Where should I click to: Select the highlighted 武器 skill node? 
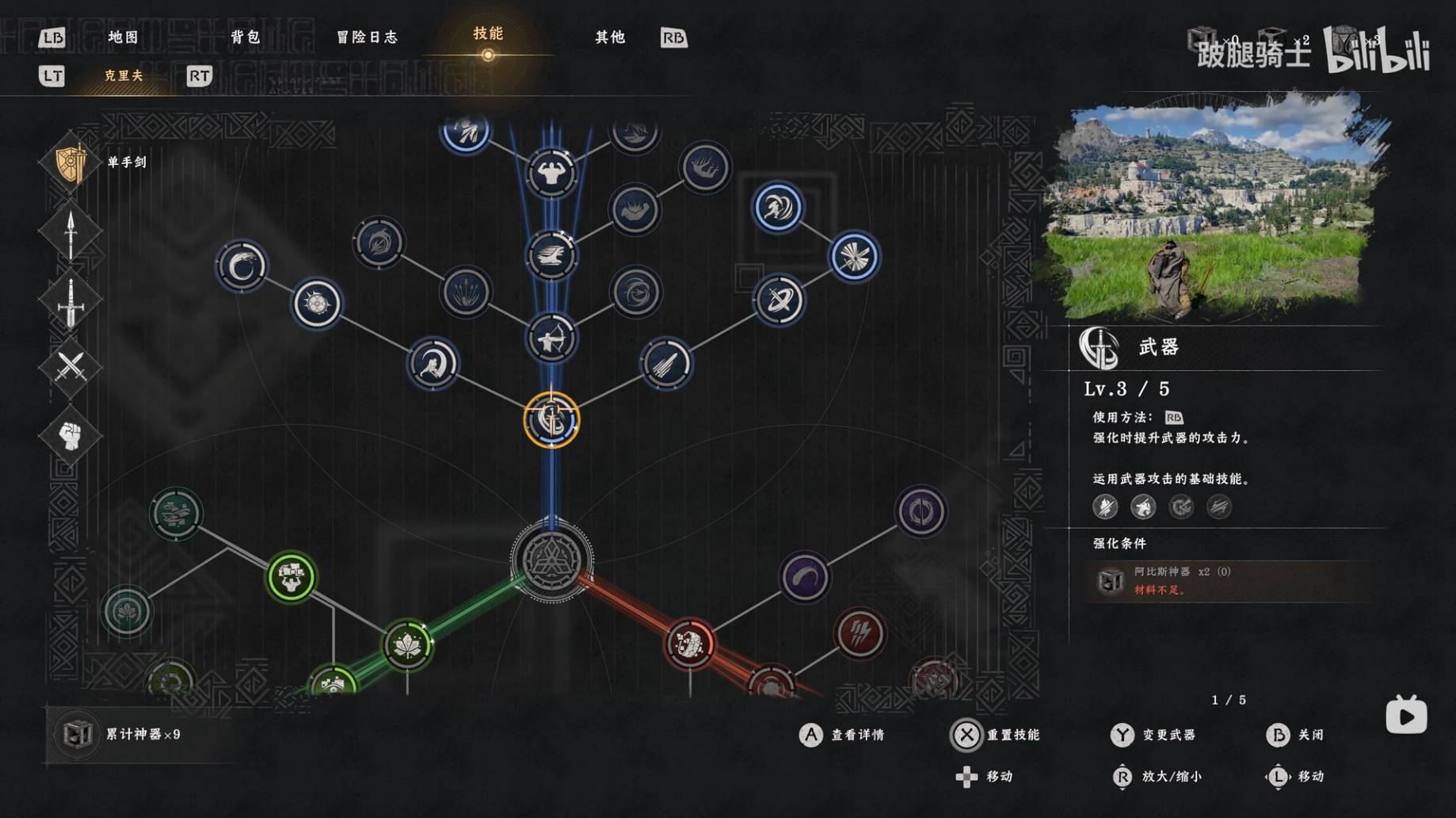(x=551, y=419)
